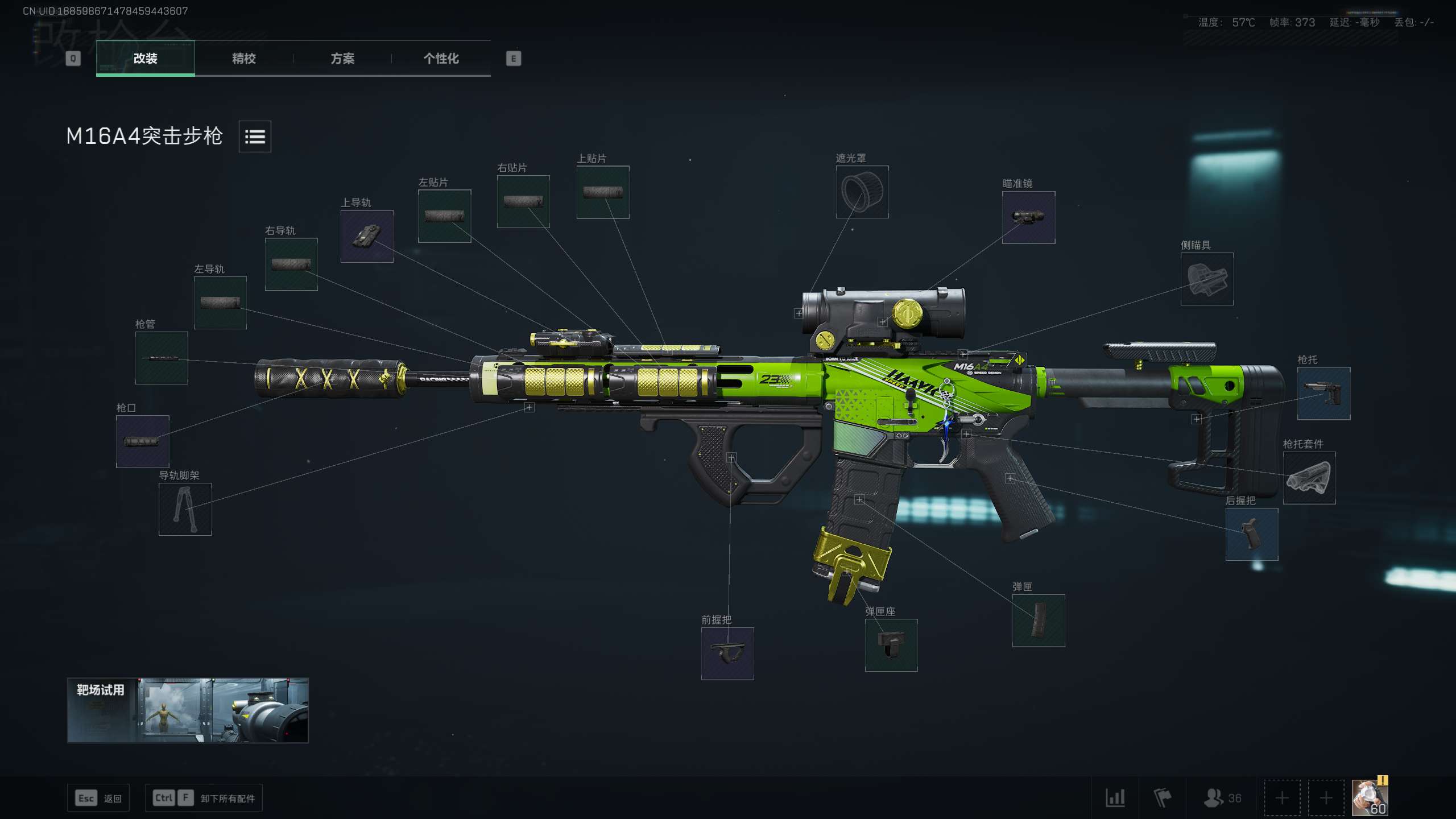Open the 遮光罩 lens hood slot
The height and width of the screenshot is (819, 1456).
(x=862, y=192)
